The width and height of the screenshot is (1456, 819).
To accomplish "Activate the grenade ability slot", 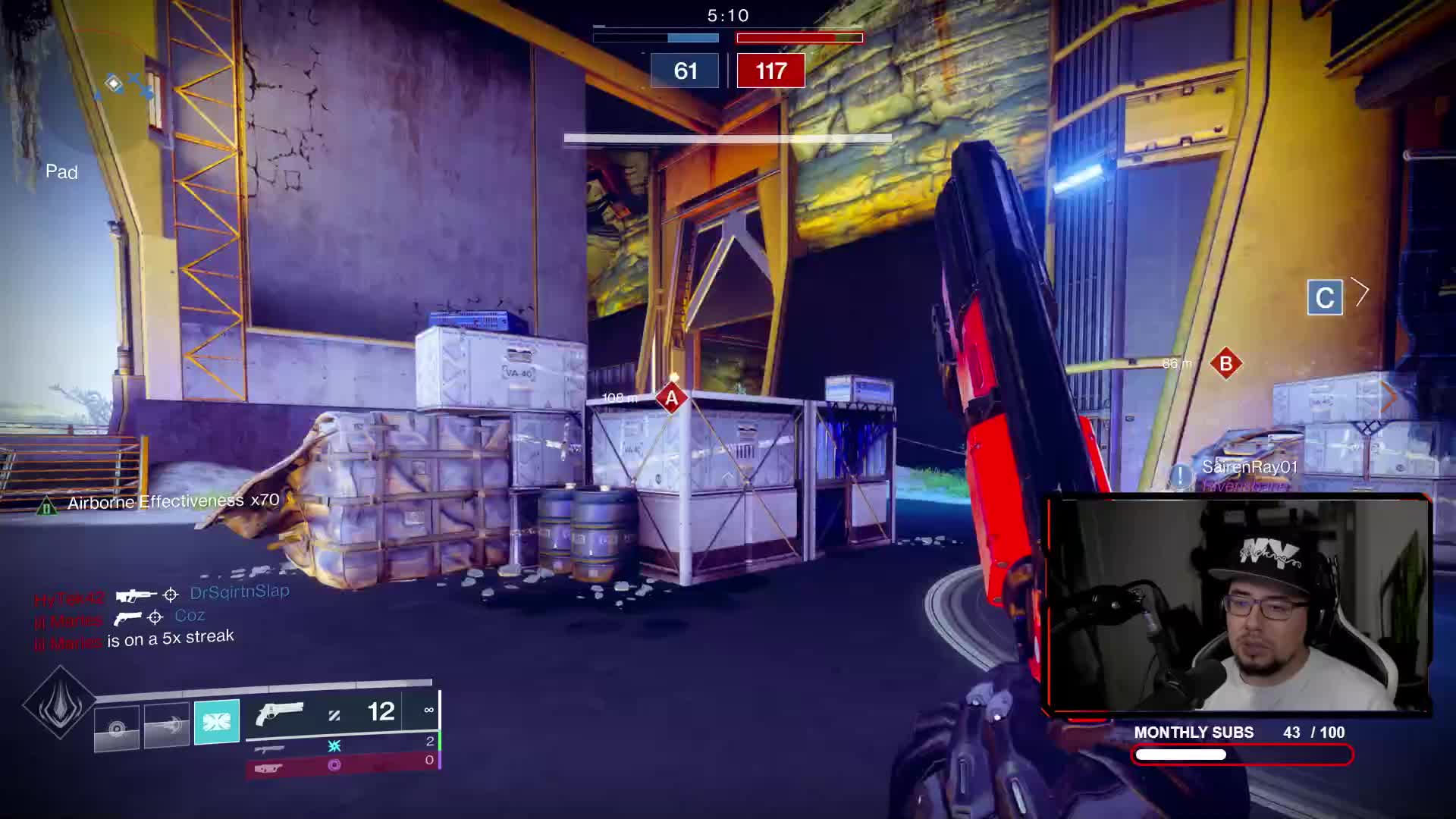I will click(x=116, y=728).
